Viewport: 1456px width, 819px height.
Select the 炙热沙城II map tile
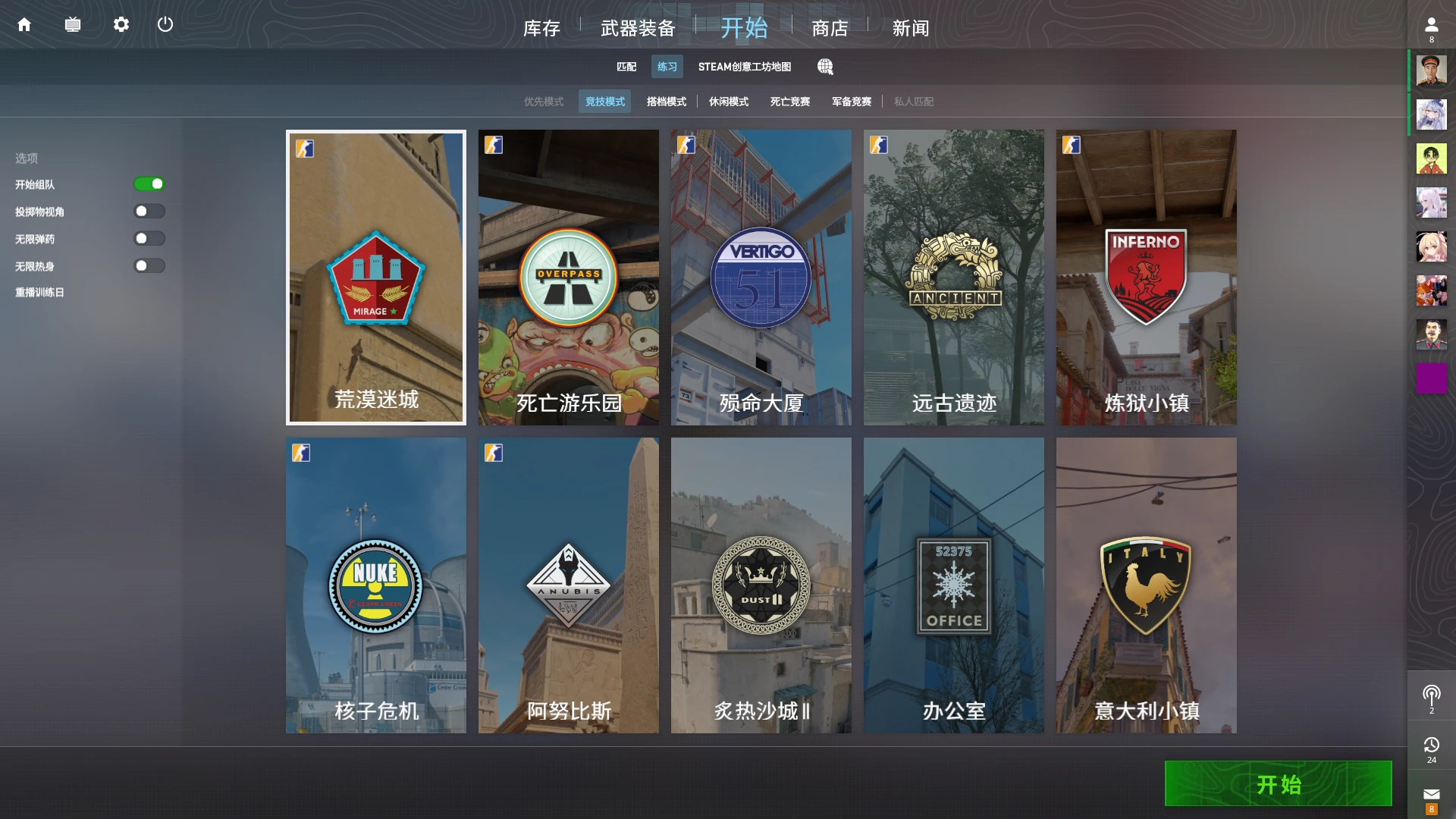[x=761, y=585]
